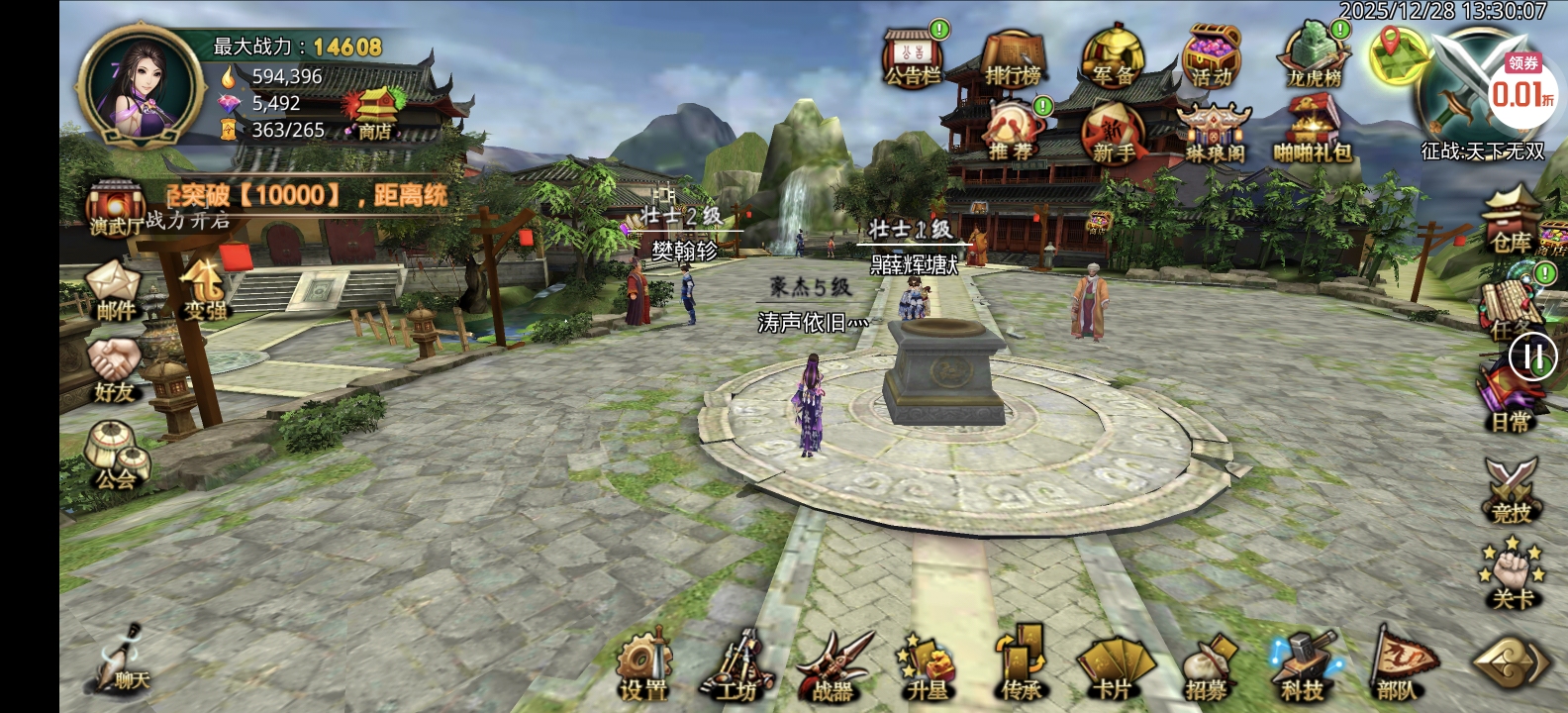Open 设置 settings
The height and width of the screenshot is (713, 1568).
[644, 666]
